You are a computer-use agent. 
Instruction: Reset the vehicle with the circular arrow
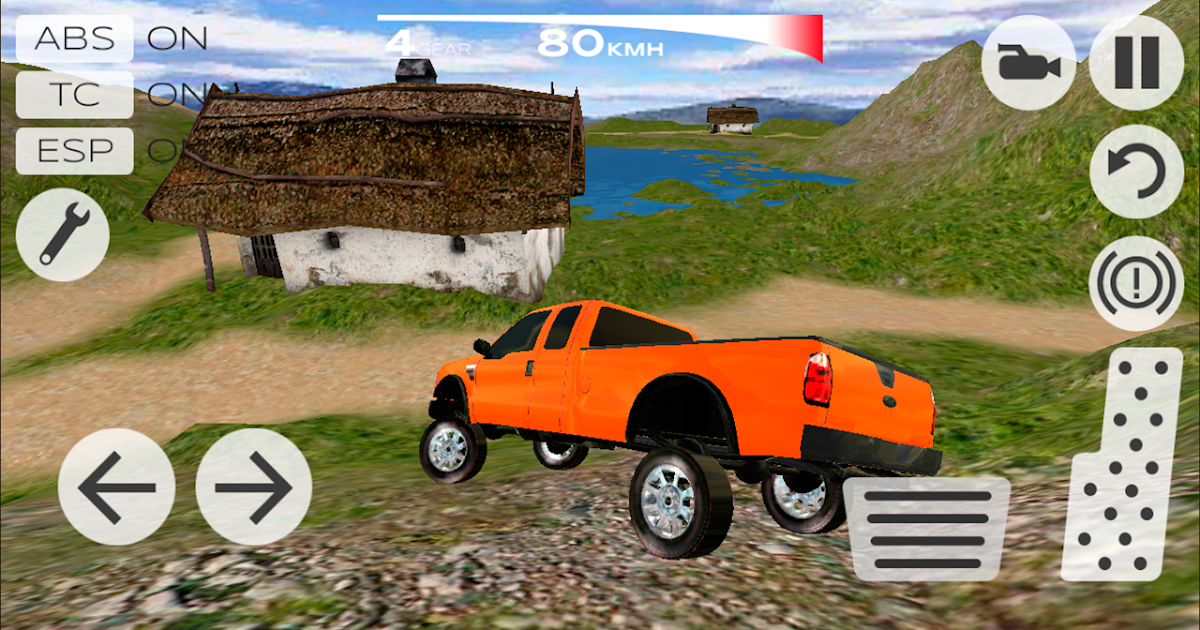(x=1136, y=172)
